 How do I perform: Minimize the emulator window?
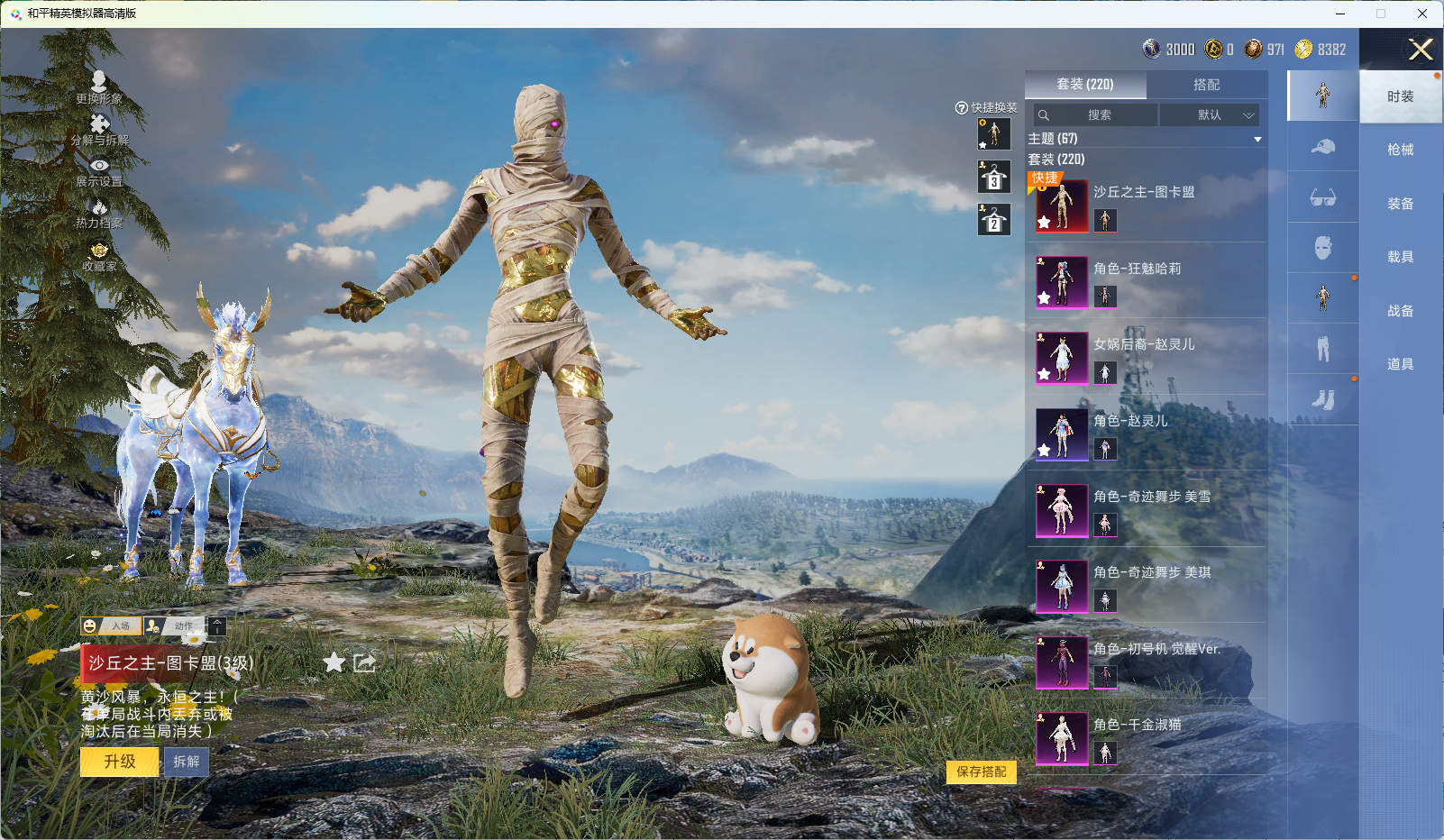pos(1340,14)
